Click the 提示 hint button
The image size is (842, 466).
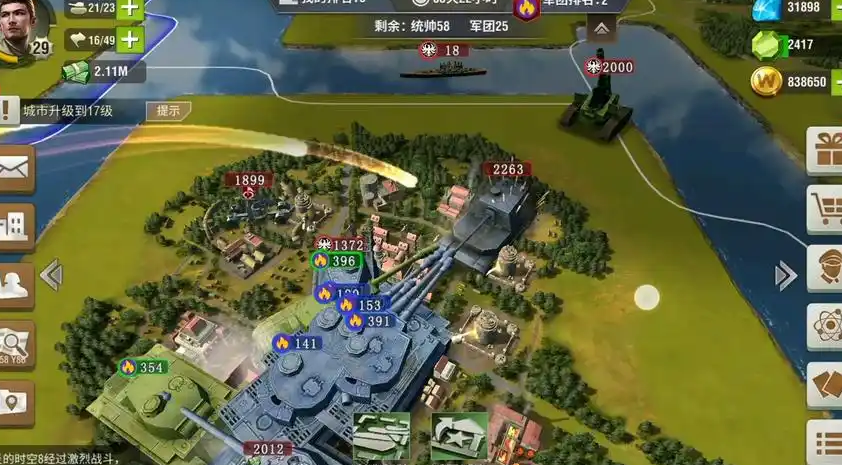[x=168, y=111]
